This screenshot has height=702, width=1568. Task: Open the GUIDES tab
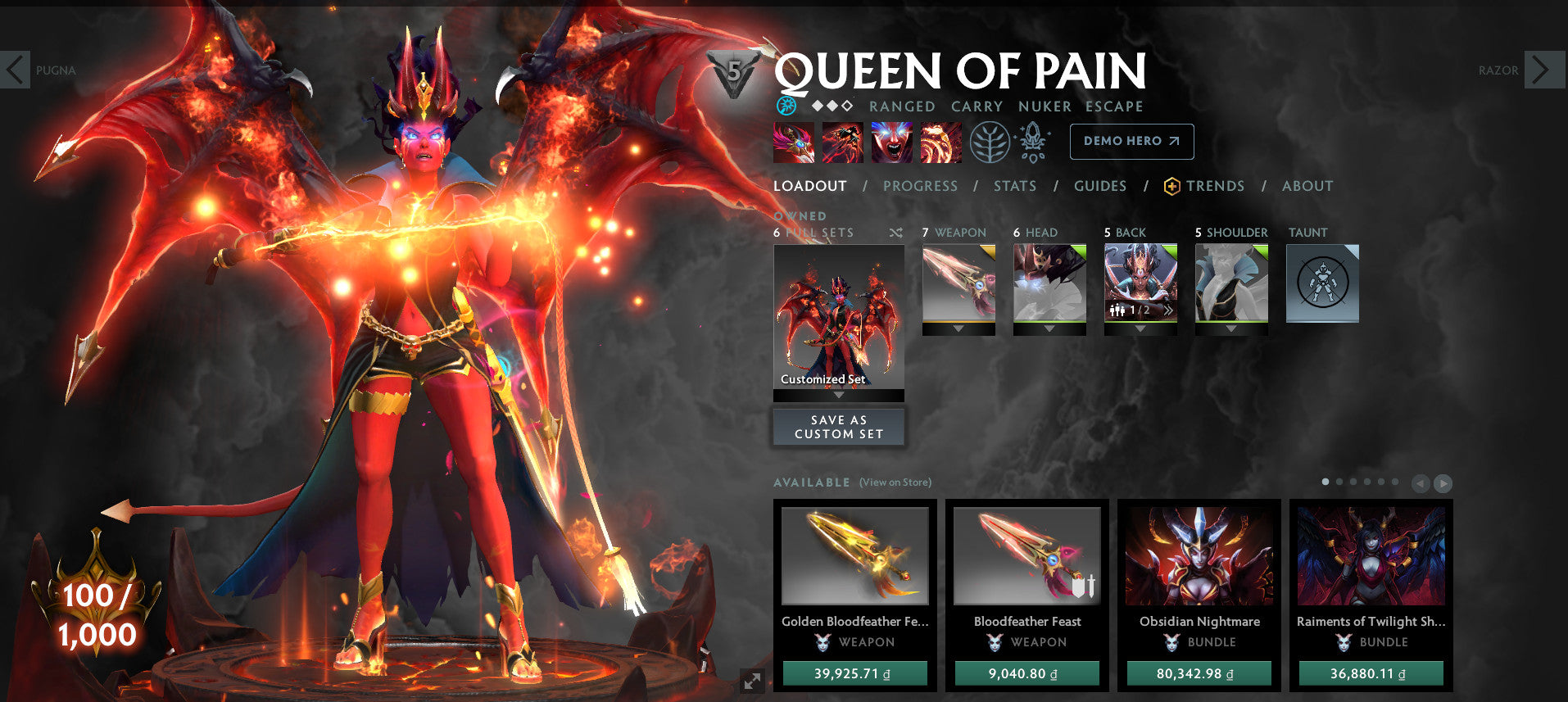pyautogui.click(x=1099, y=186)
